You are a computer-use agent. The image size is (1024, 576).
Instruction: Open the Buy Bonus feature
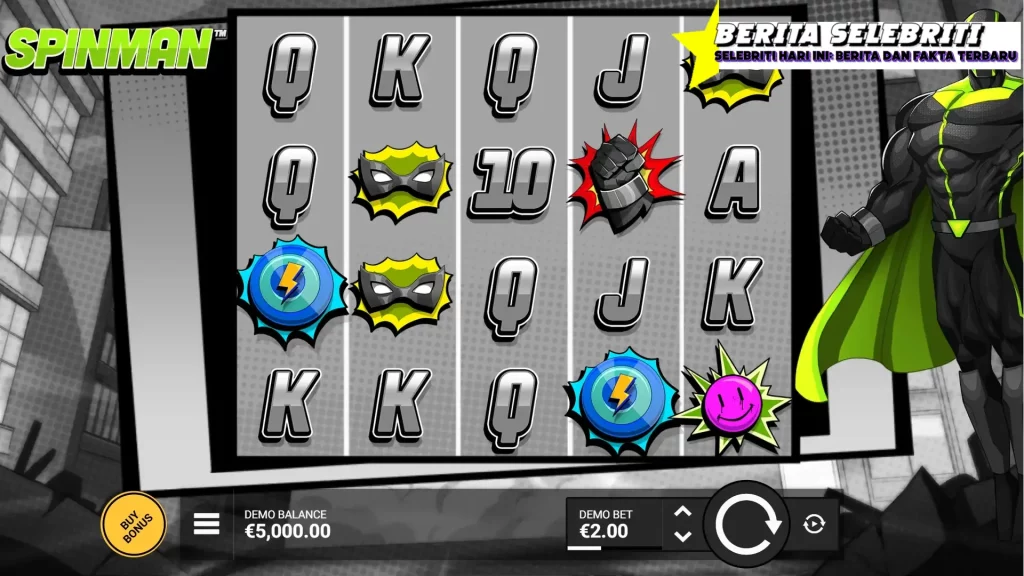click(x=133, y=524)
